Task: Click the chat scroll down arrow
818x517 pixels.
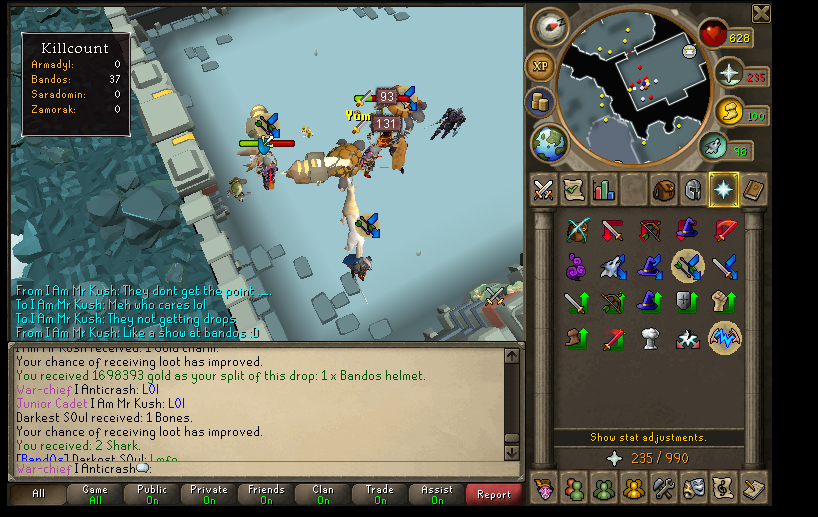Action: tap(512, 452)
